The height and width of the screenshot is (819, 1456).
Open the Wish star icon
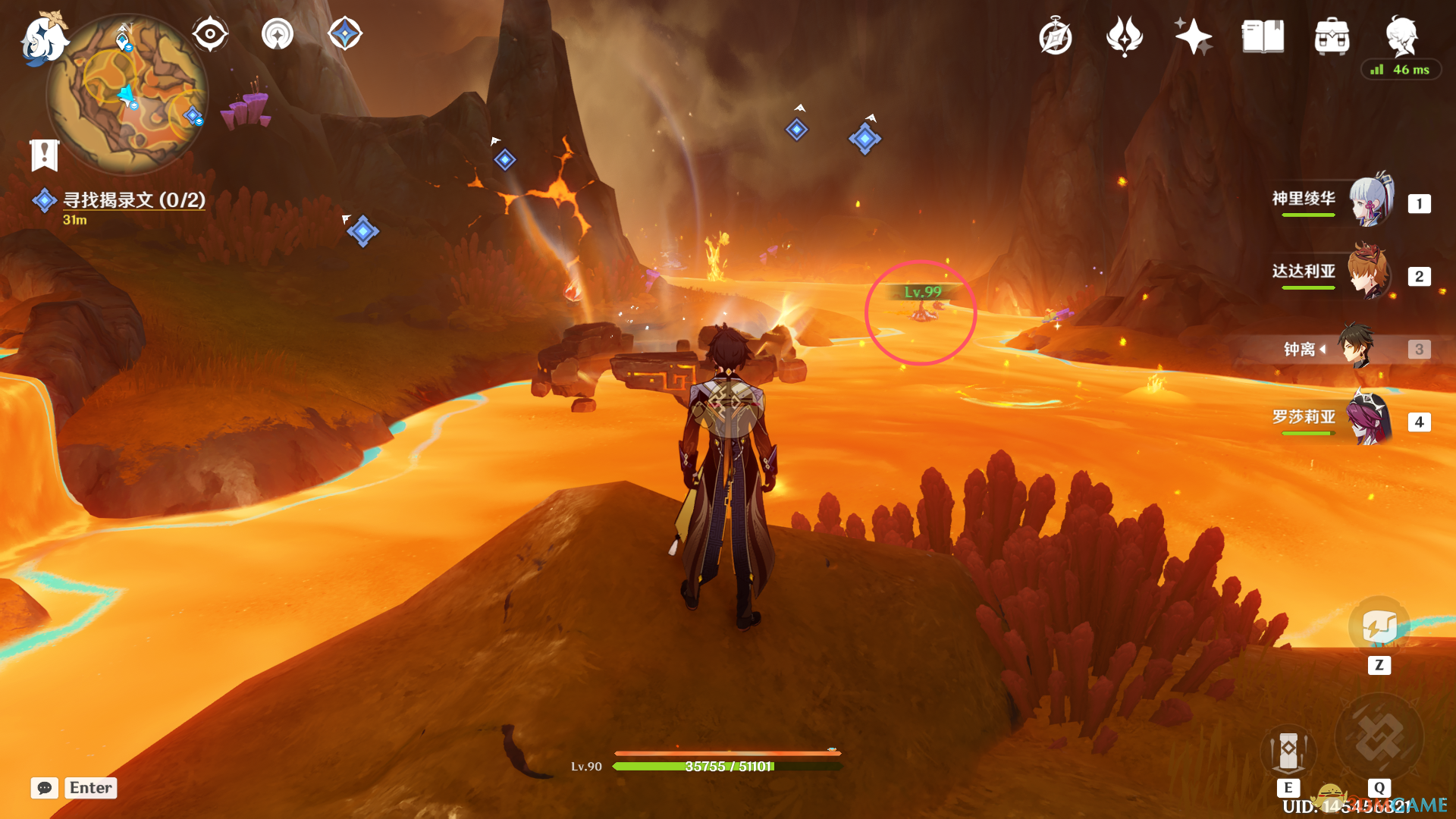pyautogui.click(x=1193, y=36)
